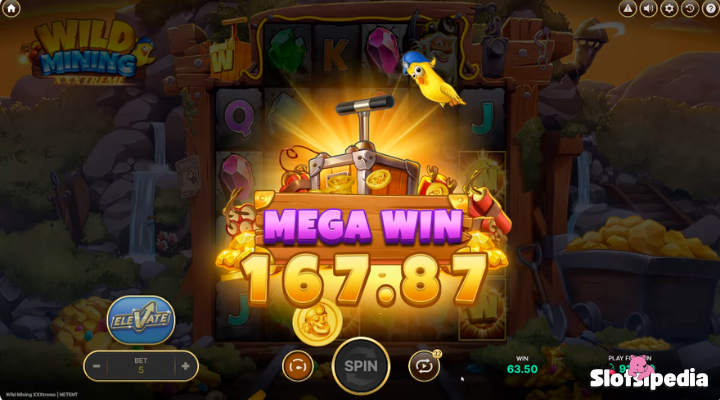This screenshot has width=720, height=400.
Task: Toggle the quick spin button left of SPIN
Action: [x=298, y=366]
